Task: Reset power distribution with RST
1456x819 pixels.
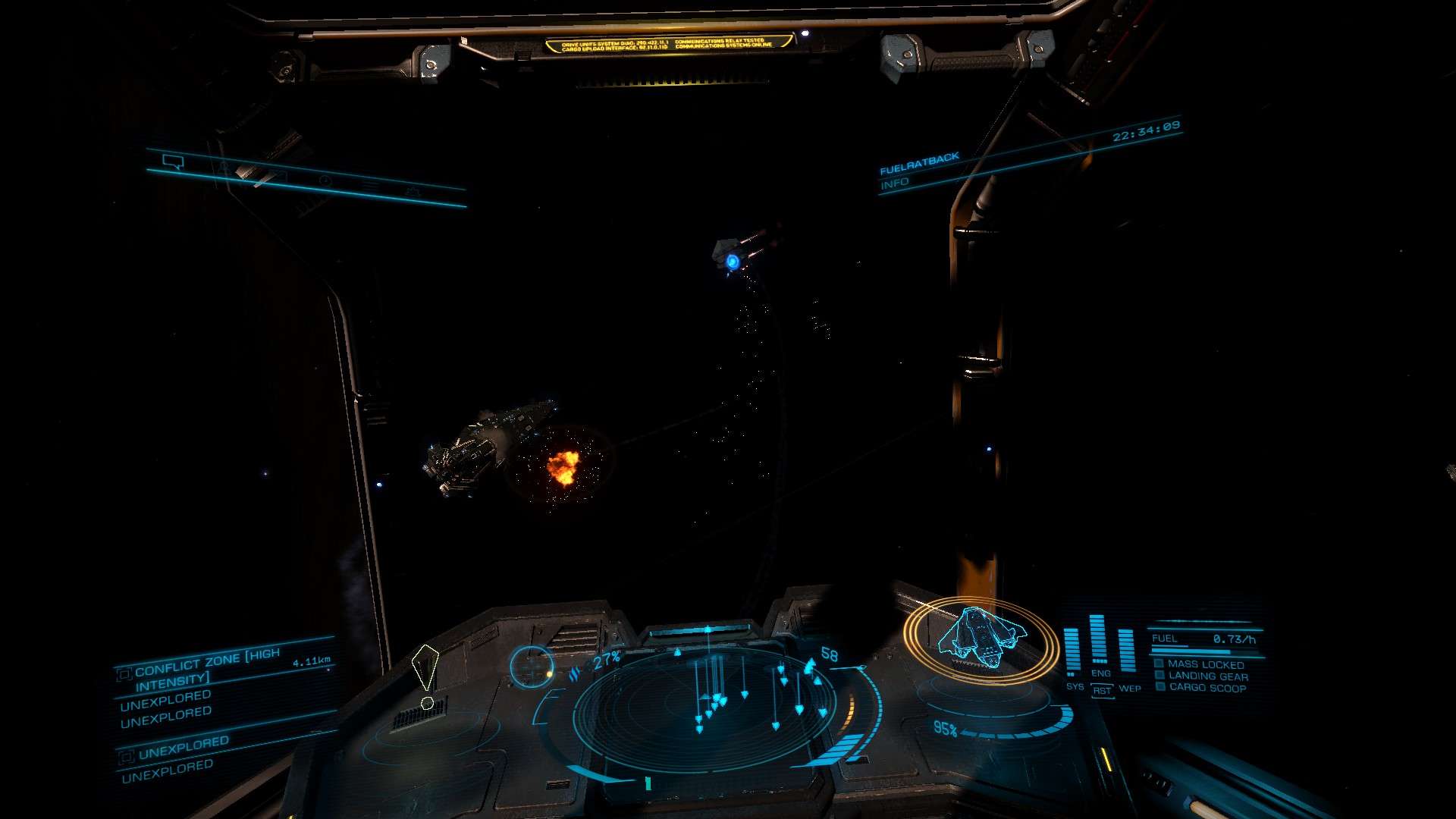Action: (x=1102, y=690)
